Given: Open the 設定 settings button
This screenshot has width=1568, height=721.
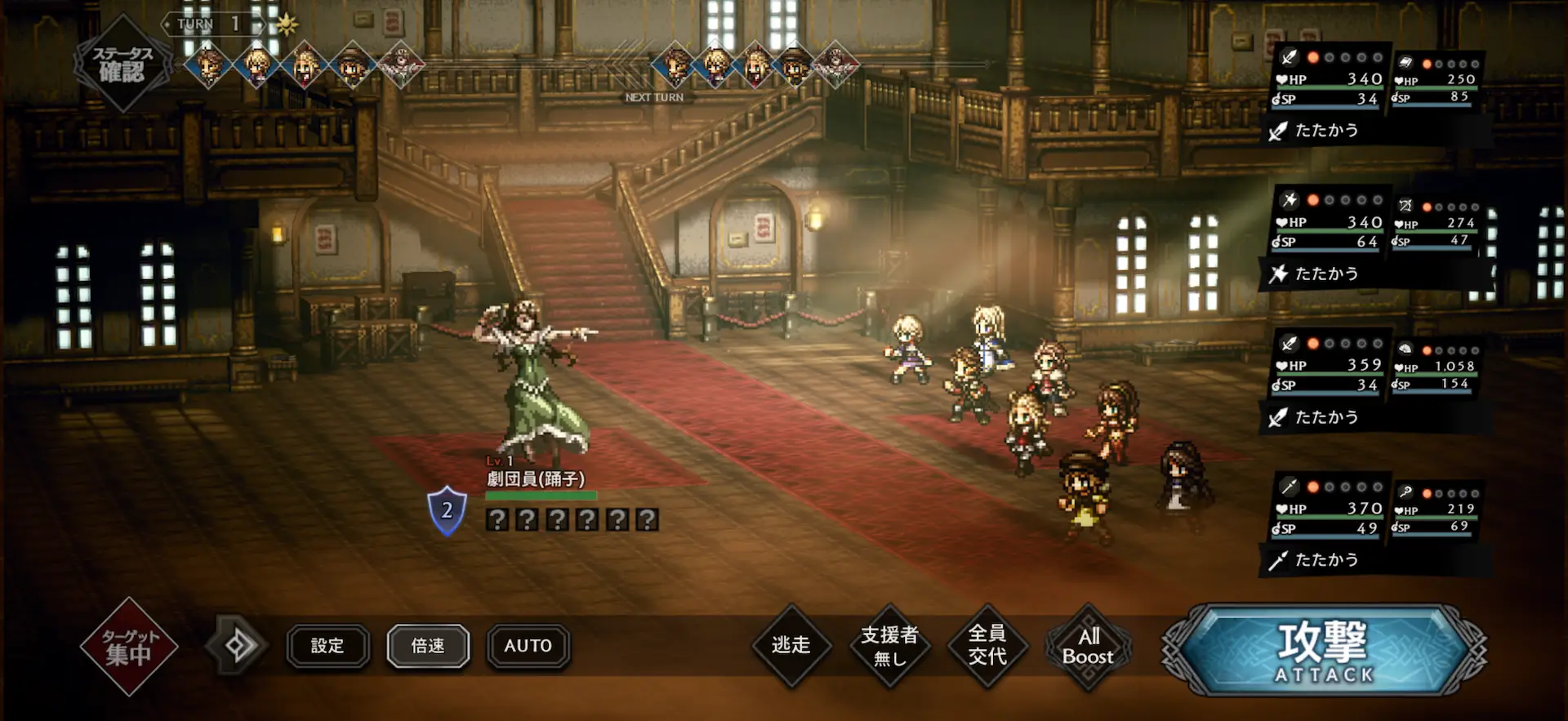Looking at the screenshot, I should click(327, 647).
